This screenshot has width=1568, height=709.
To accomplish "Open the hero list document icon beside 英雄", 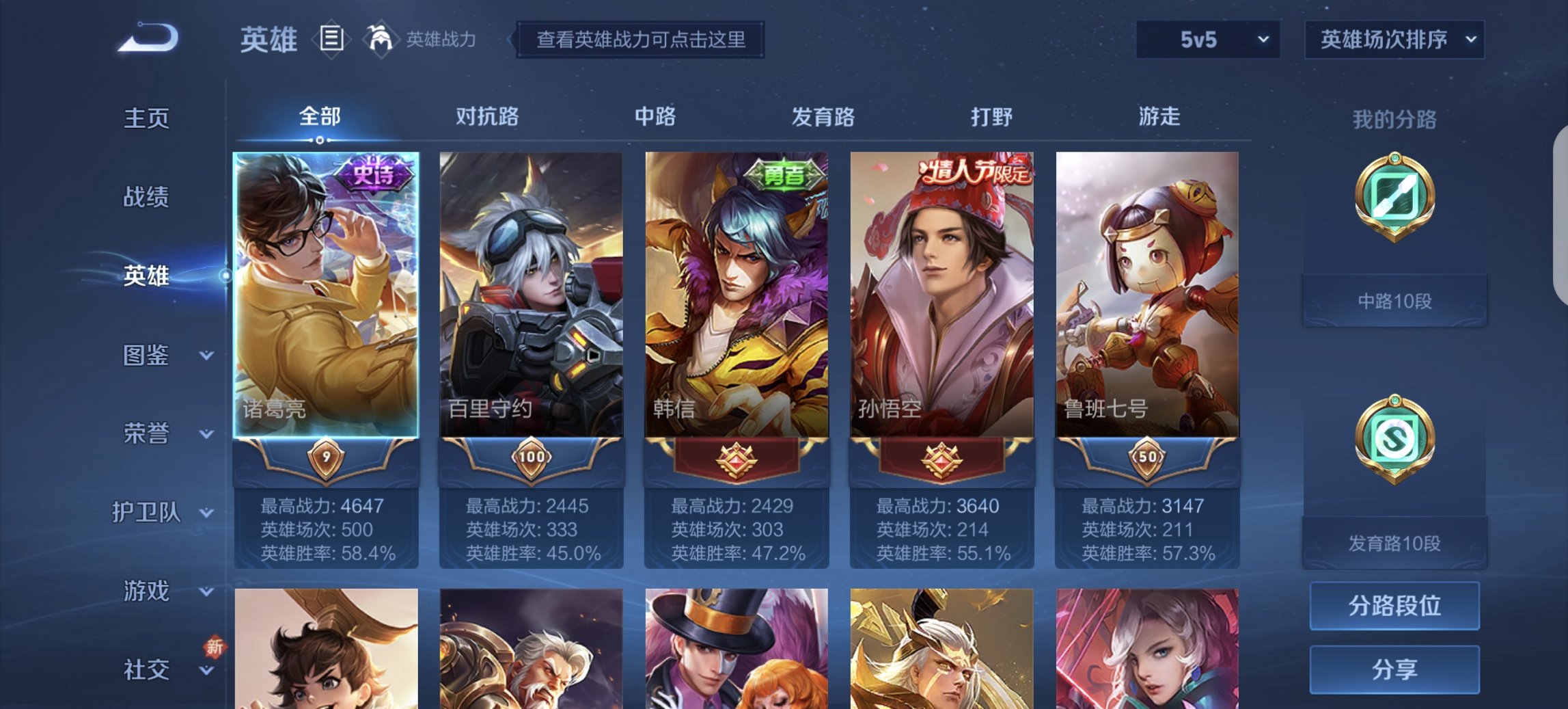I will click(x=331, y=40).
